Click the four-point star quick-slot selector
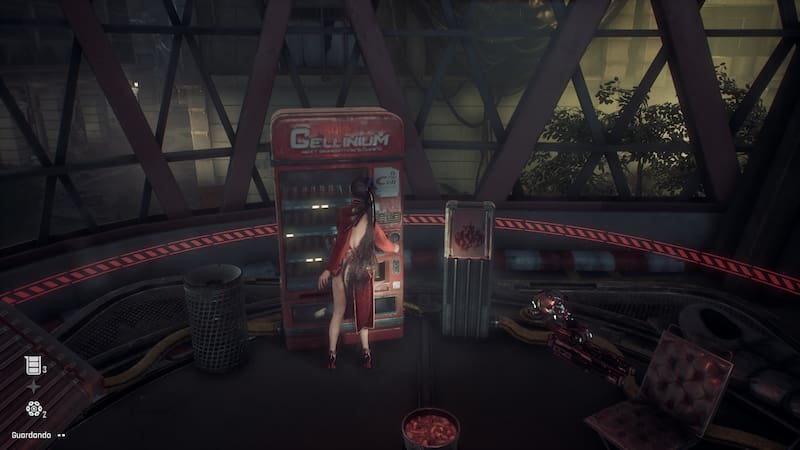Image resolution: width=800 pixels, height=450 pixels. (32, 386)
